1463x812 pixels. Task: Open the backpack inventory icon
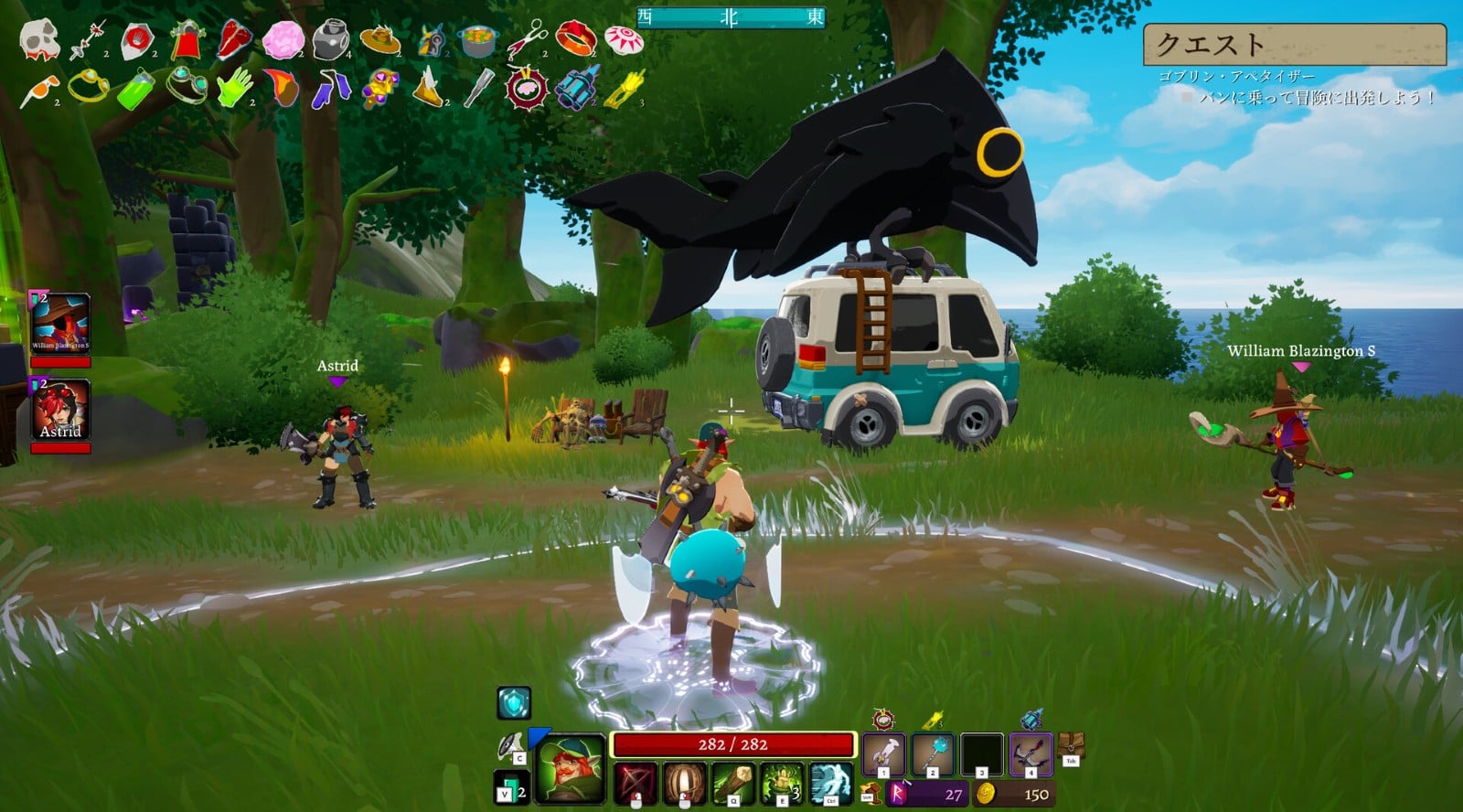[1071, 746]
